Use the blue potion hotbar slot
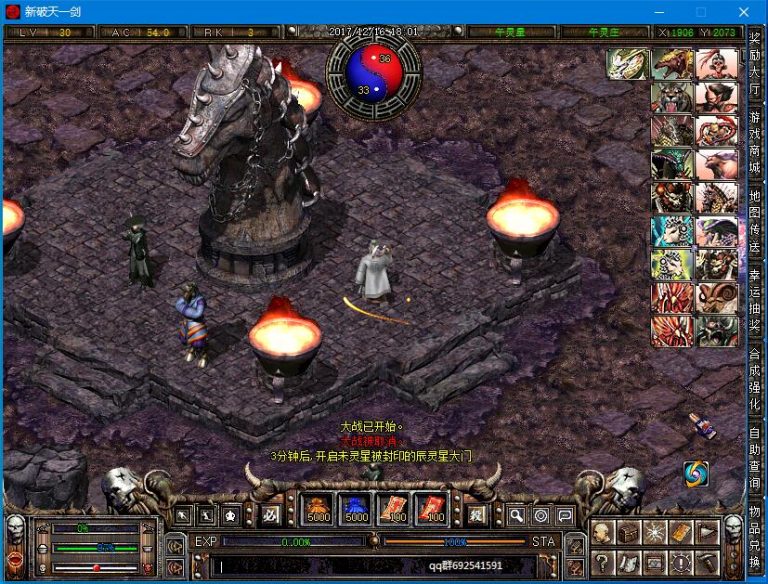This screenshot has height=584, width=768. (x=356, y=510)
